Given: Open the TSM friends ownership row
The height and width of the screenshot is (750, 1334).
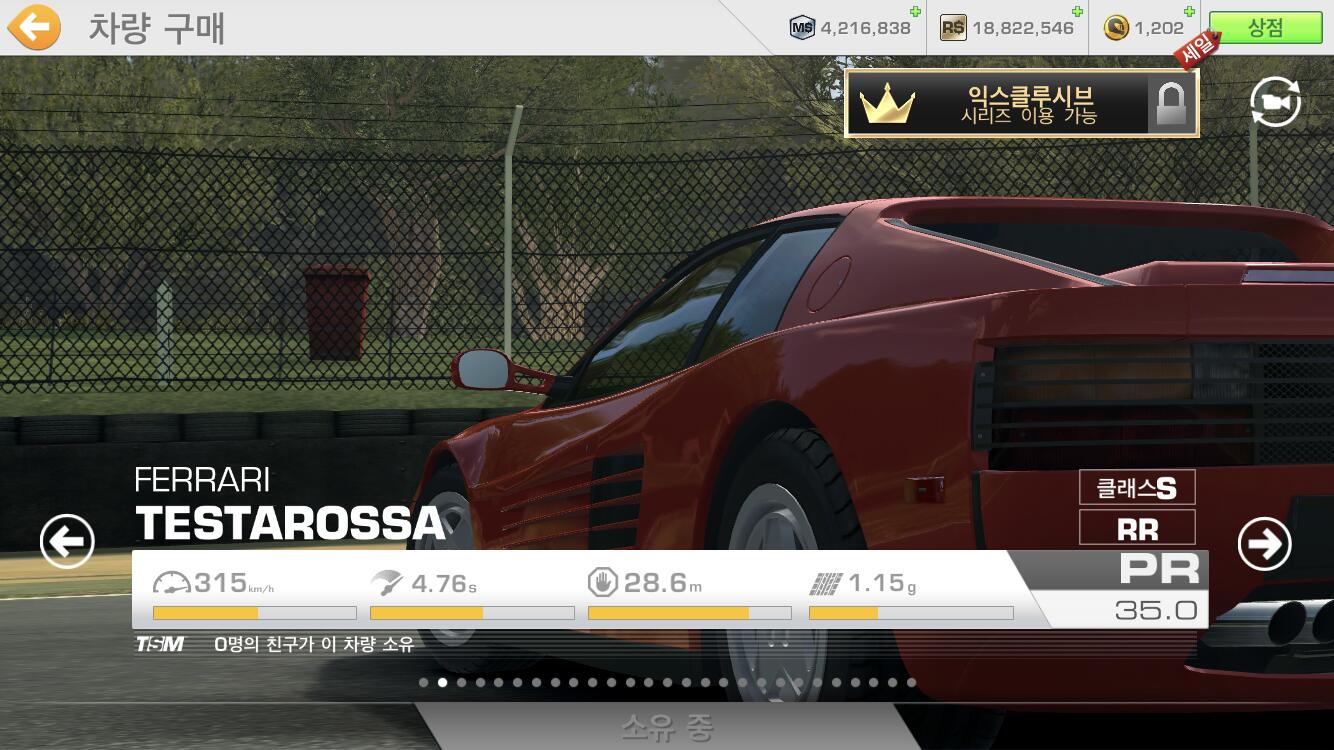Looking at the screenshot, I should (275, 645).
